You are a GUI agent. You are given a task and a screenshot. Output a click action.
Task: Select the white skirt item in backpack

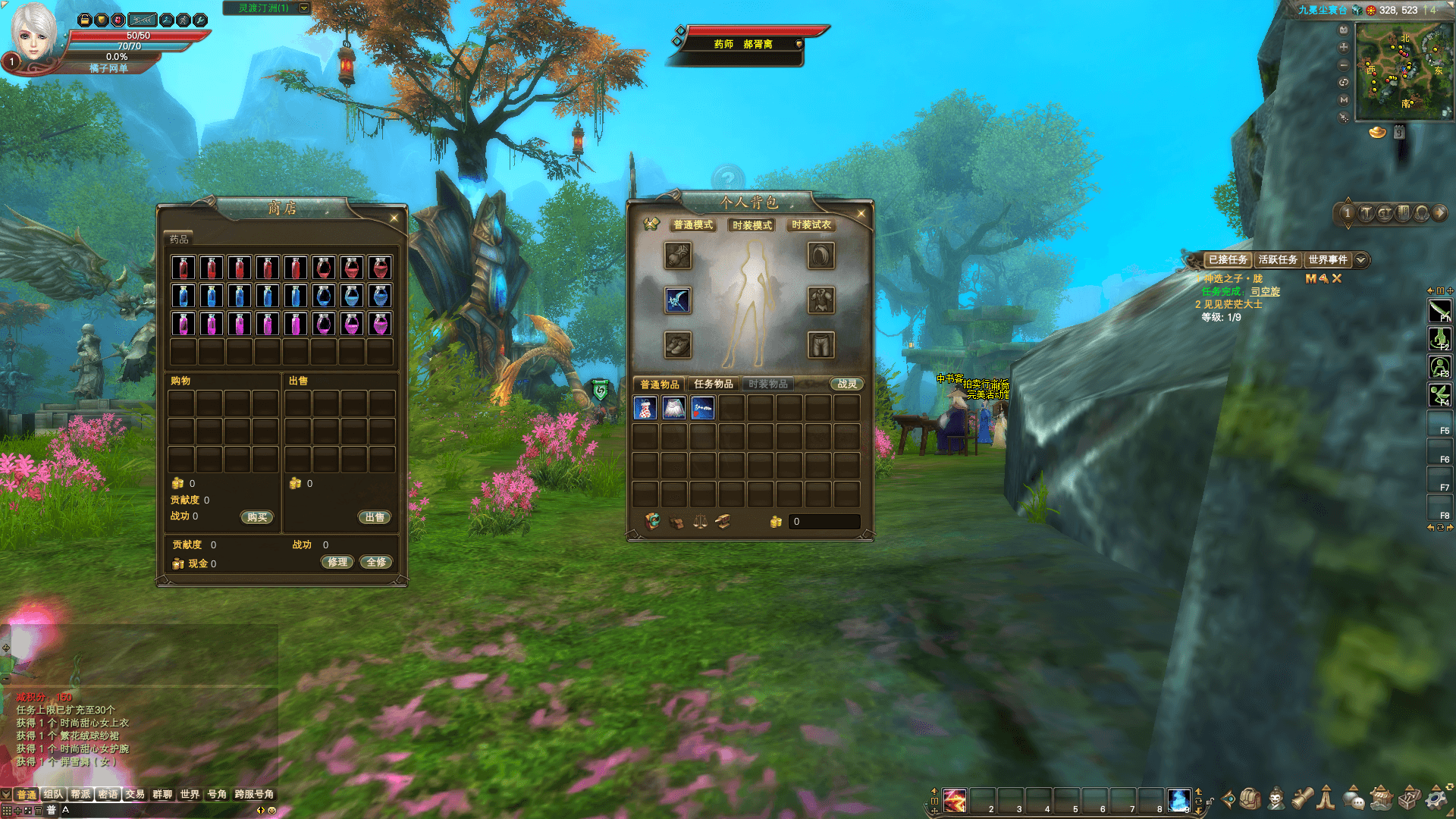[674, 409]
